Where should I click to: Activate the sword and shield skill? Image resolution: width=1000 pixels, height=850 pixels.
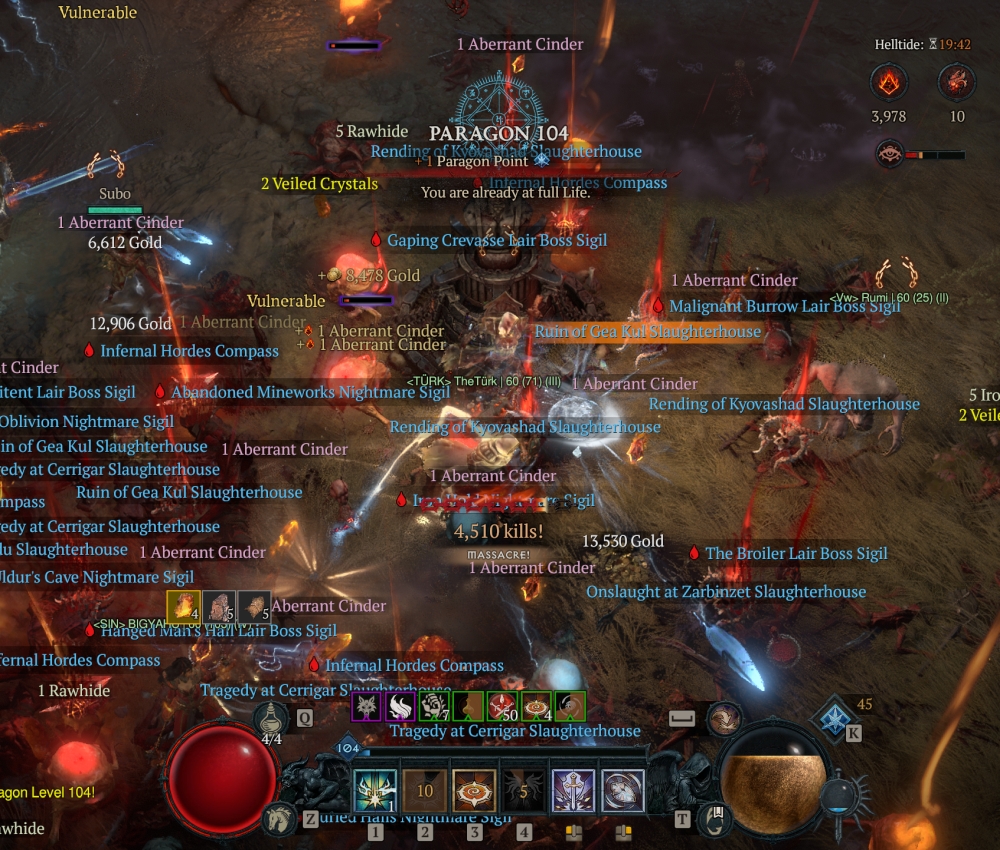click(x=573, y=790)
